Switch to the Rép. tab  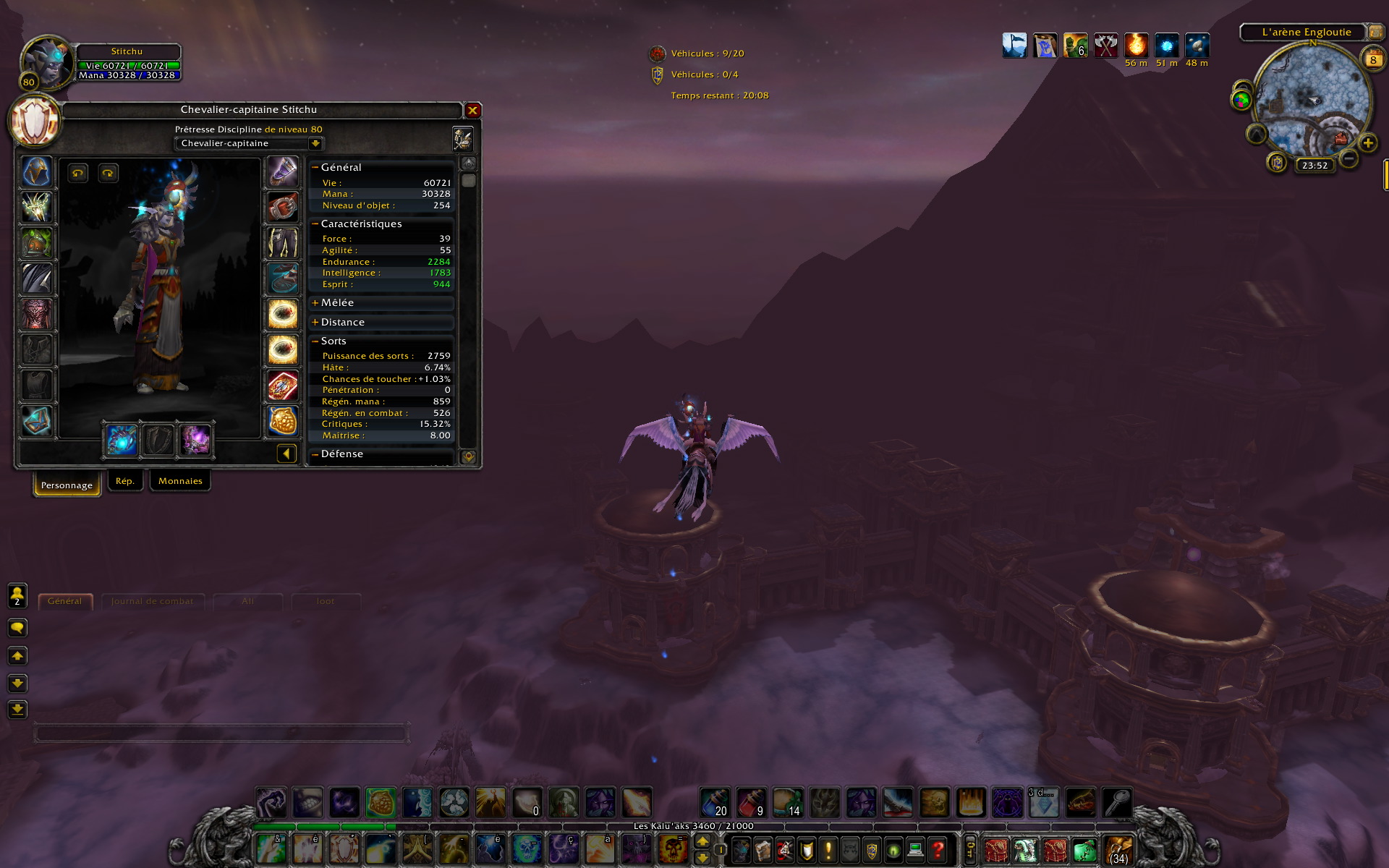tap(124, 481)
